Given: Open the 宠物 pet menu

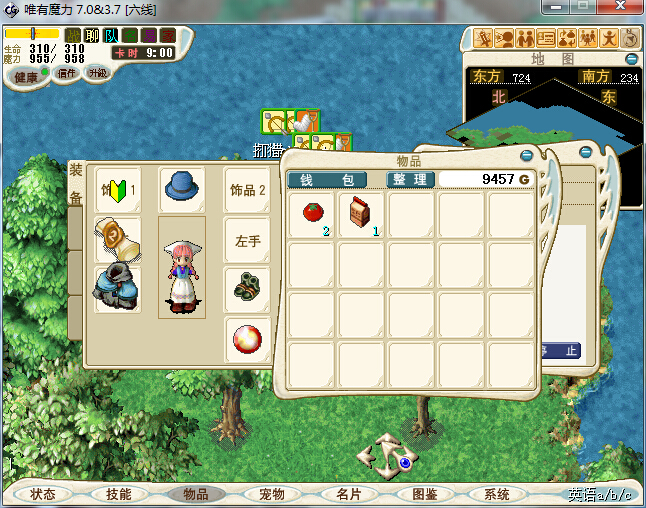Looking at the screenshot, I should pos(271,494).
